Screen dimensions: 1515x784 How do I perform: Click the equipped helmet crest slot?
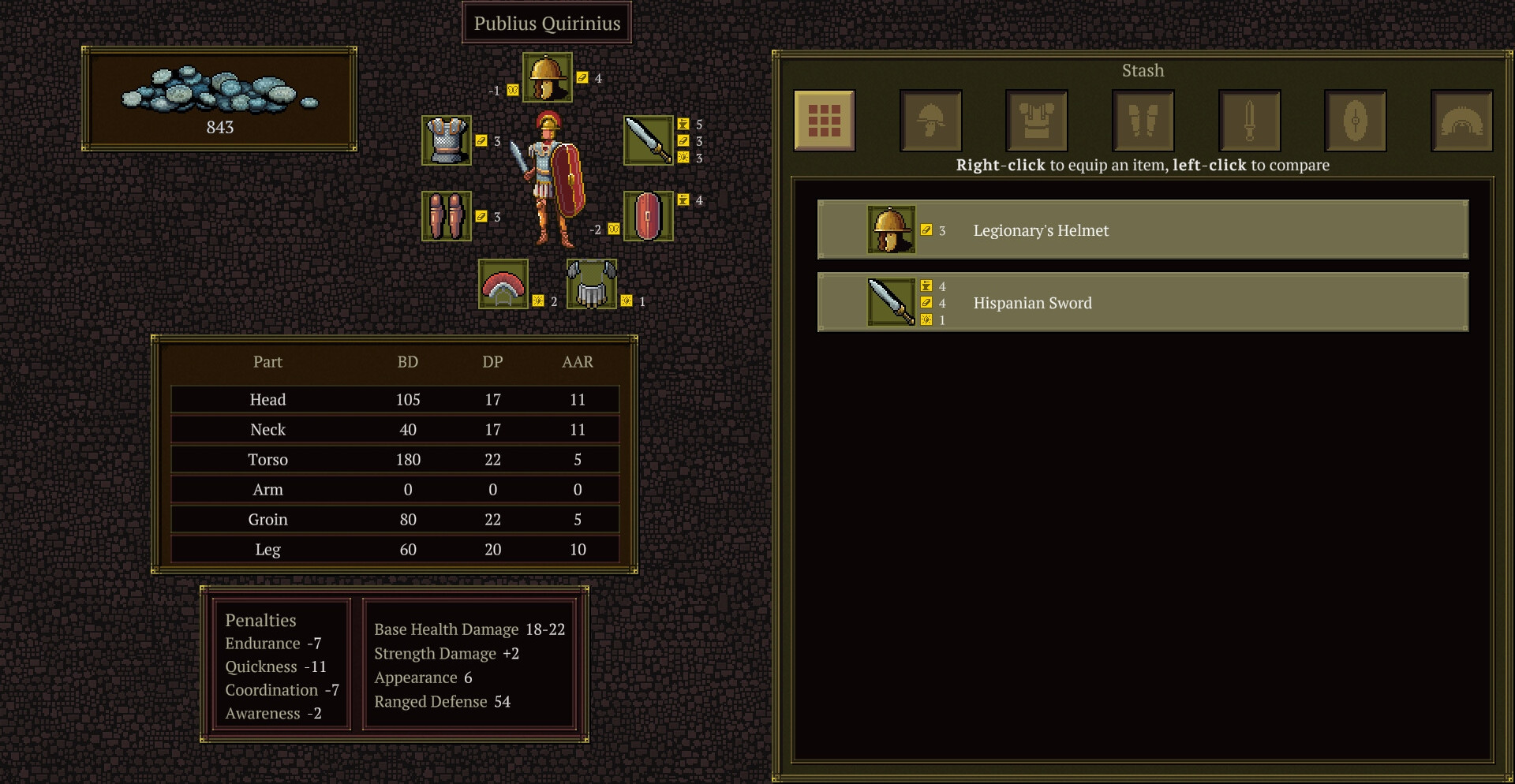[x=503, y=285]
